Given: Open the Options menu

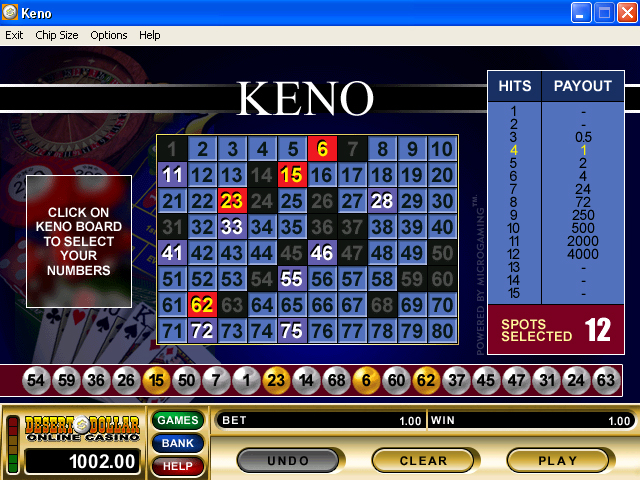Looking at the screenshot, I should point(109,35).
